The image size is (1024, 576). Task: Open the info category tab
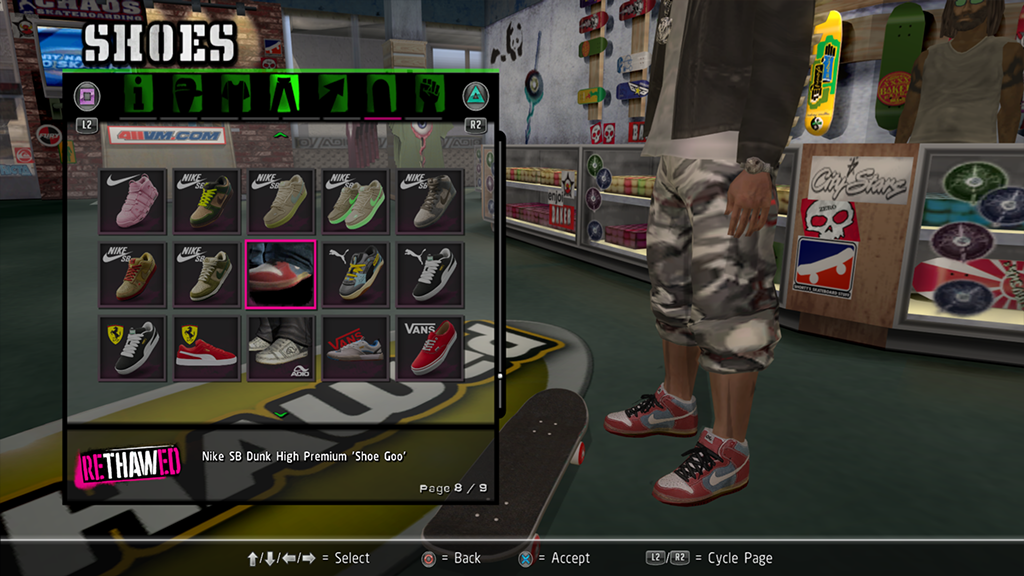pos(141,96)
